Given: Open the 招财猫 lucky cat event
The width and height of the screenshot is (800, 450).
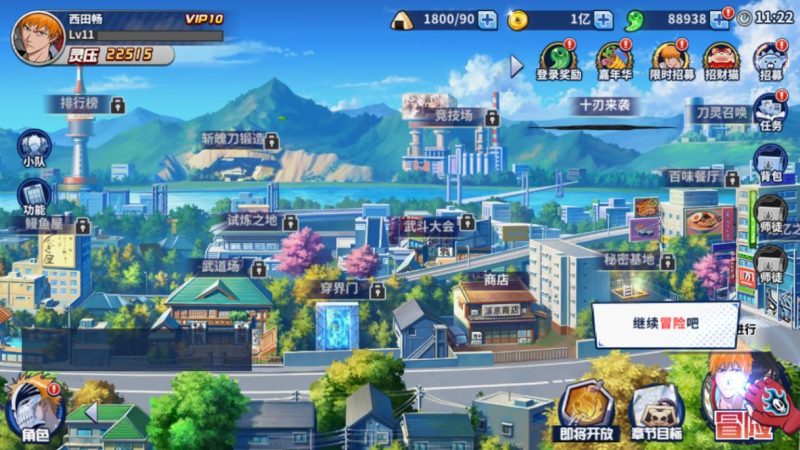Looking at the screenshot, I should click(x=720, y=59).
